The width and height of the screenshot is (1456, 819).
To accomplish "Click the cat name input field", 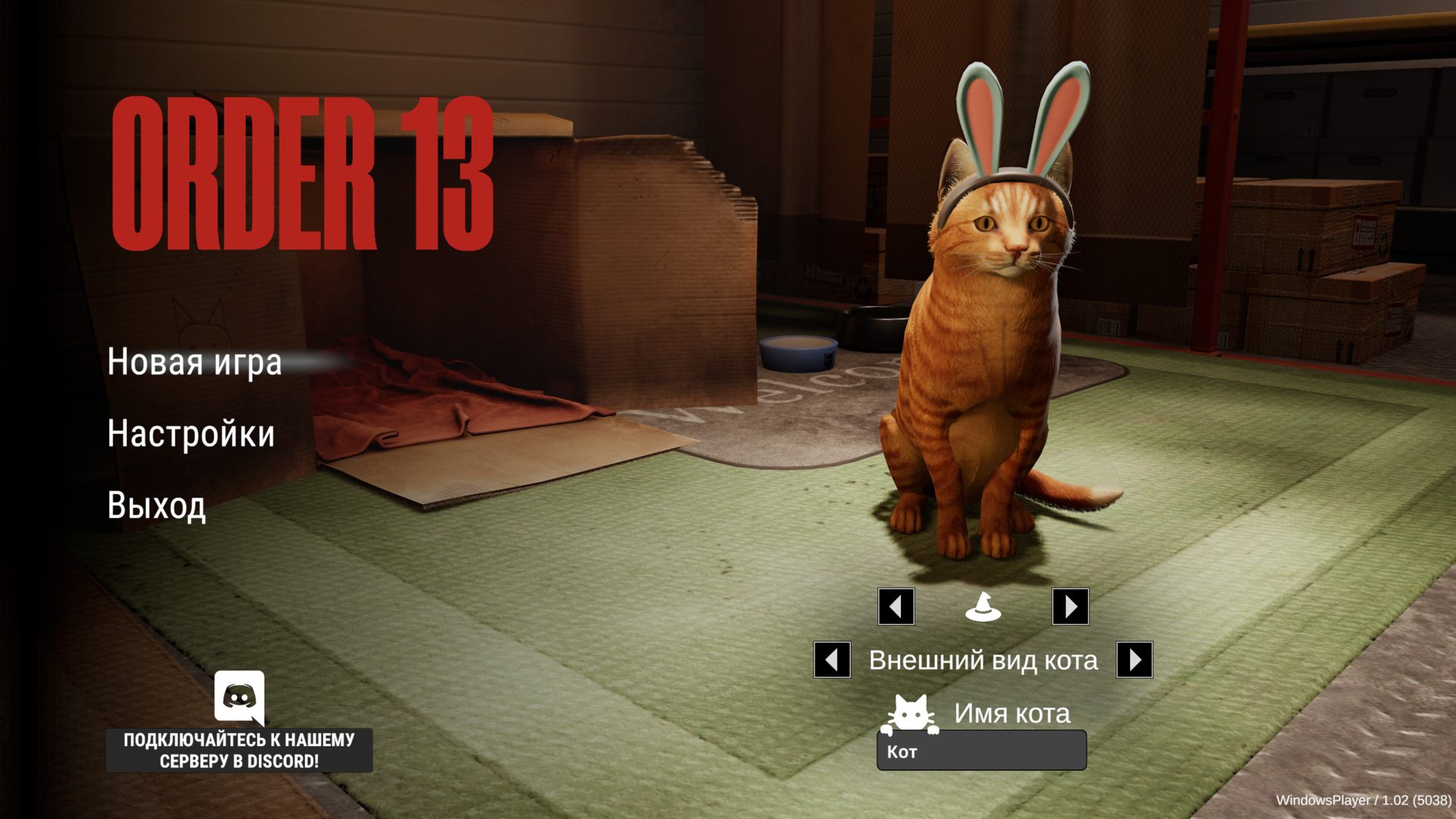I will (x=981, y=751).
